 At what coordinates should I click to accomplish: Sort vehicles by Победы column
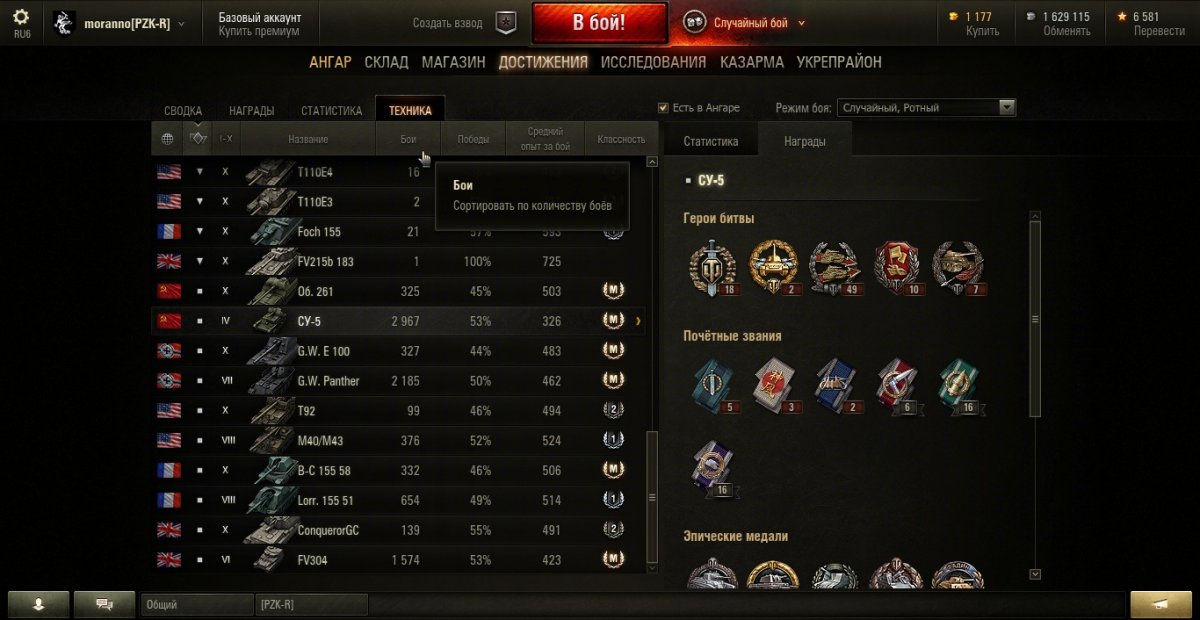pyautogui.click(x=473, y=139)
